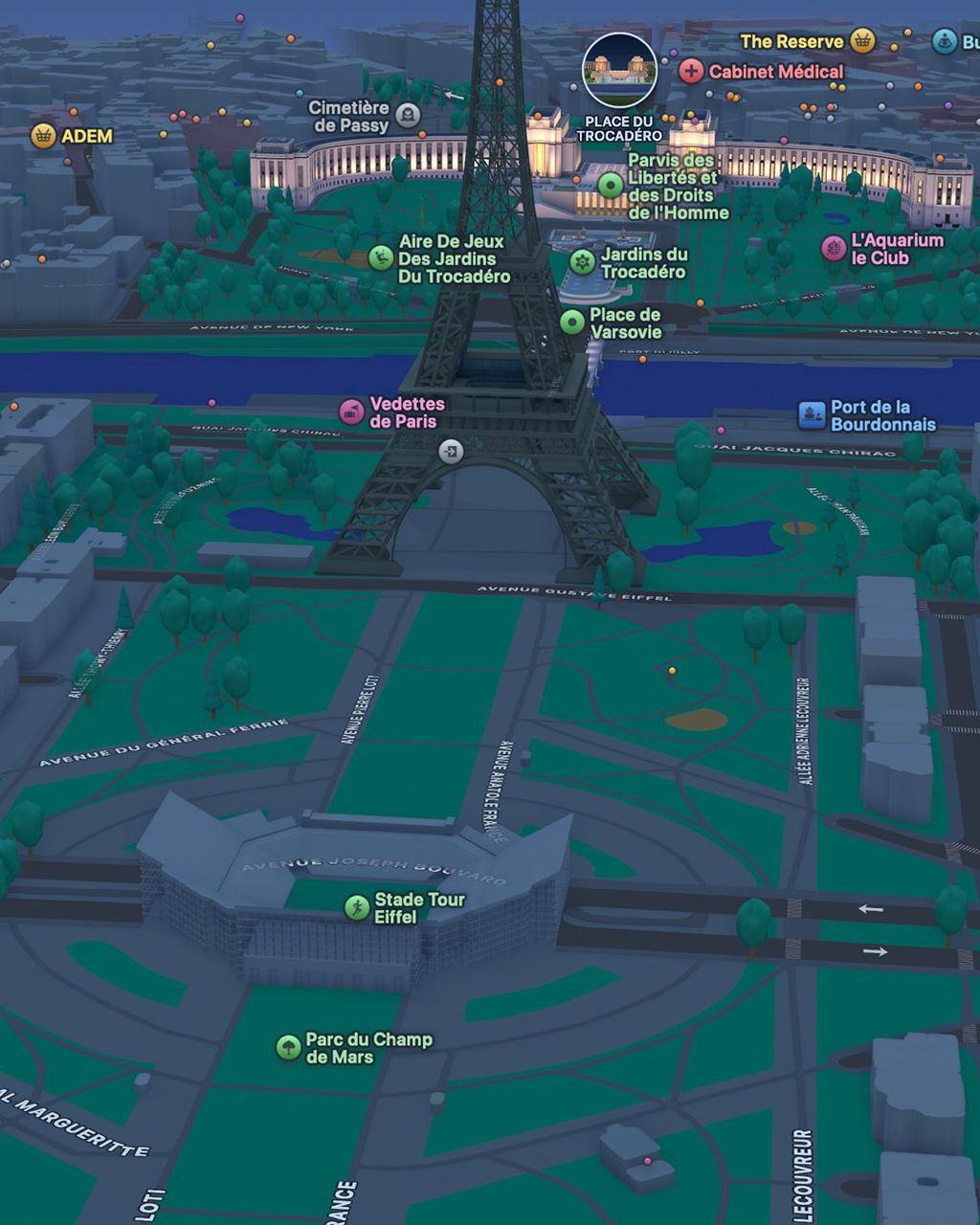Open the Vedettes de Paris marker

352,412
